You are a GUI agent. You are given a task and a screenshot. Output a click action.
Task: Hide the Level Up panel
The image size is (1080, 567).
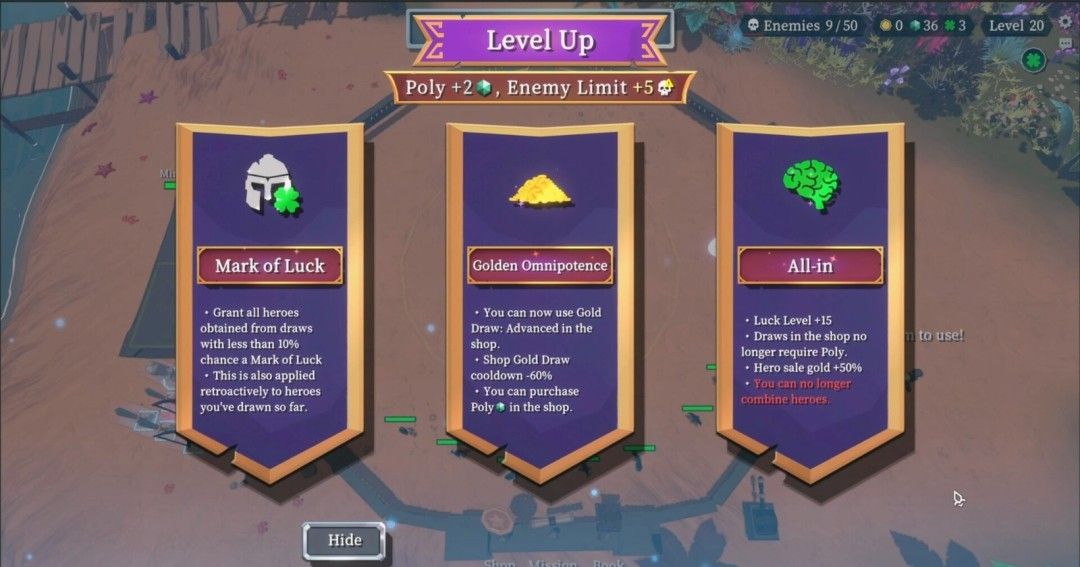pyautogui.click(x=344, y=541)
